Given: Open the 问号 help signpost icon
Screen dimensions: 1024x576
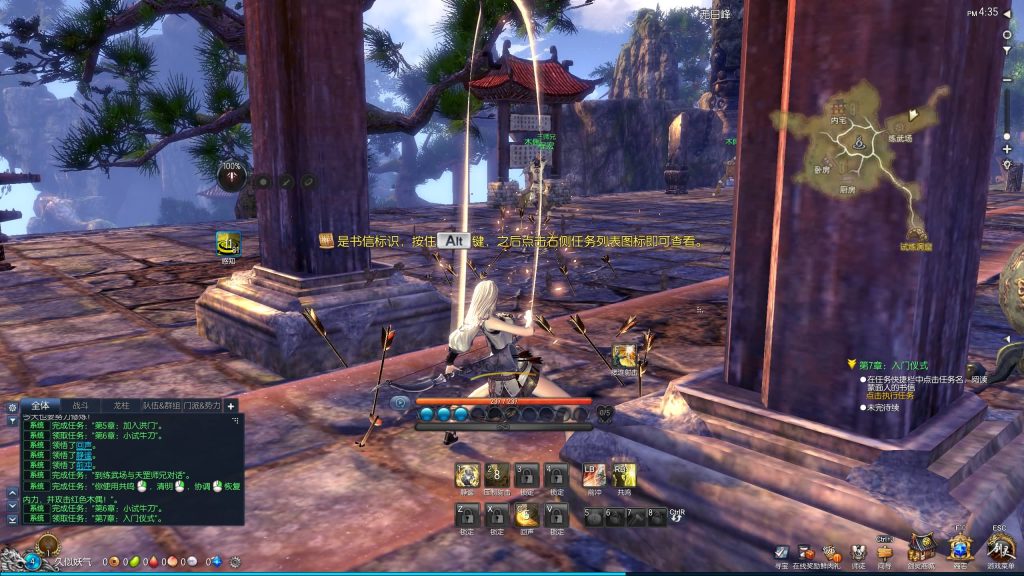Looking at the screenshot, I should [x=884, y=552].
